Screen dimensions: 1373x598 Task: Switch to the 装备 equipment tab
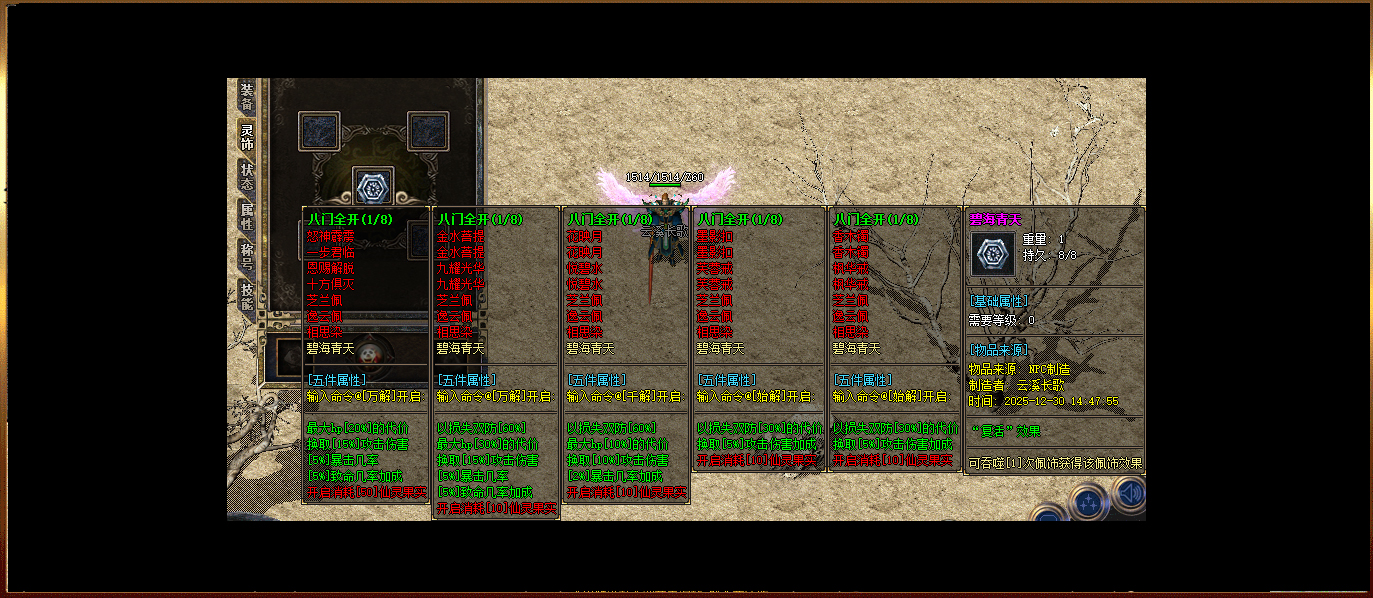[x=247, y=97]
